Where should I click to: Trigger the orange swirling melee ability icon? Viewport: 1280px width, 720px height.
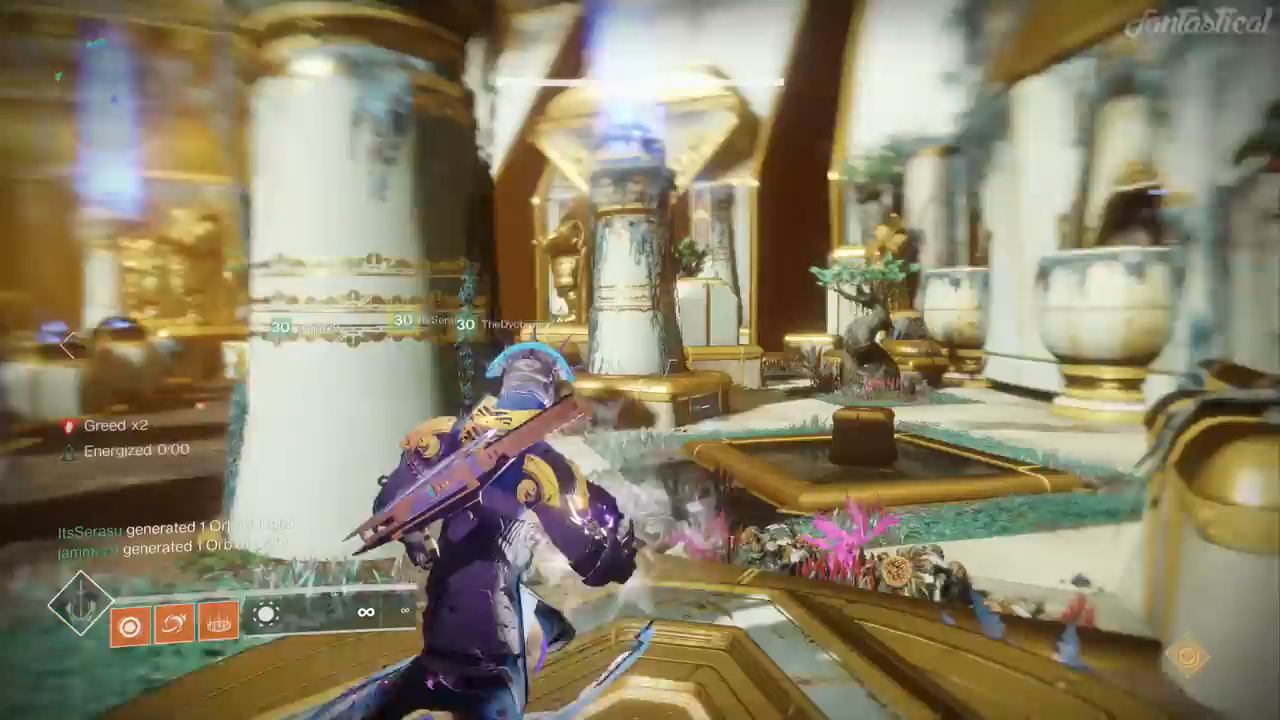pyautogui.click(x=173, y=625)
